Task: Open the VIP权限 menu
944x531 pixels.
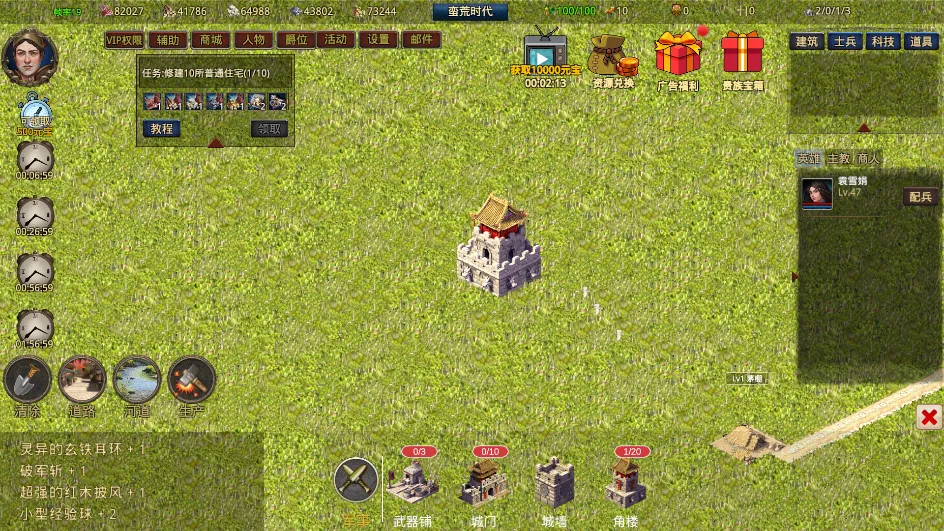Action: [125, 40]
